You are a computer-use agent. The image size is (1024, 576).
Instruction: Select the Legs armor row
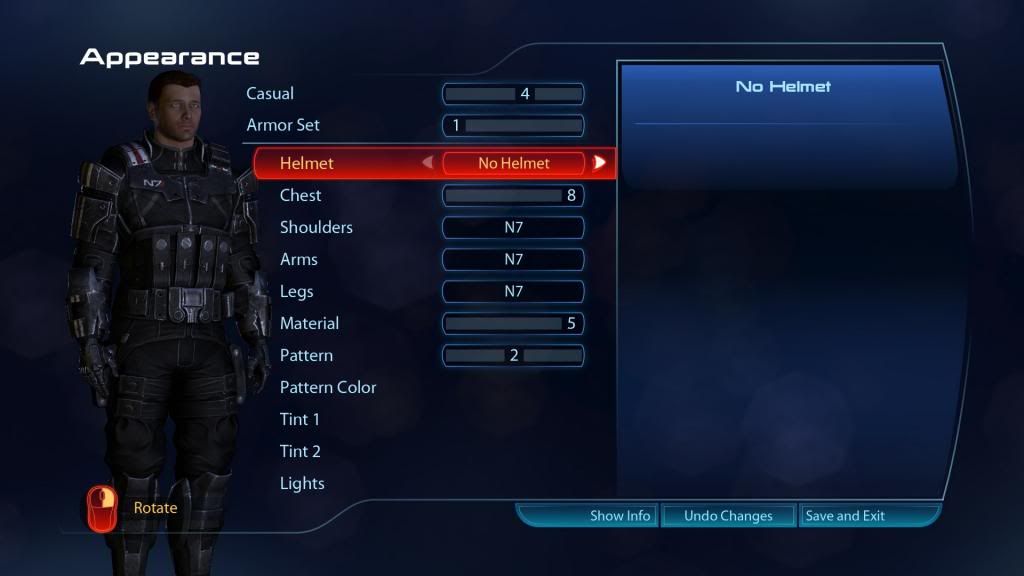[297, 291]
